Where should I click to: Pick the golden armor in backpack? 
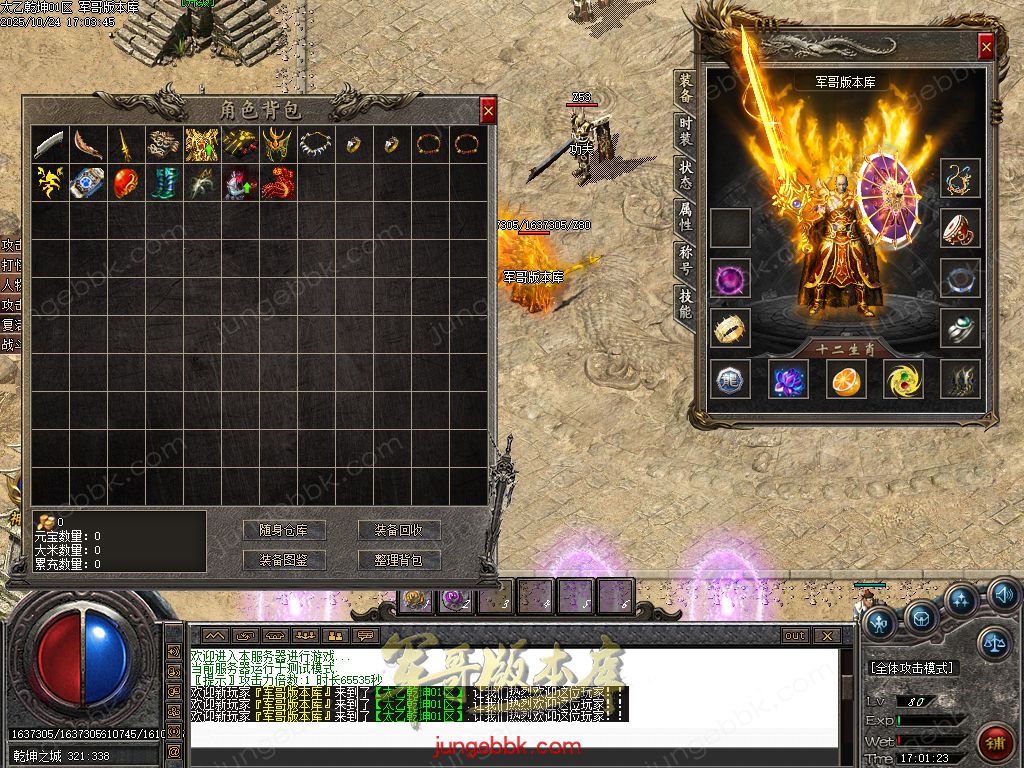tap(202, 145)
